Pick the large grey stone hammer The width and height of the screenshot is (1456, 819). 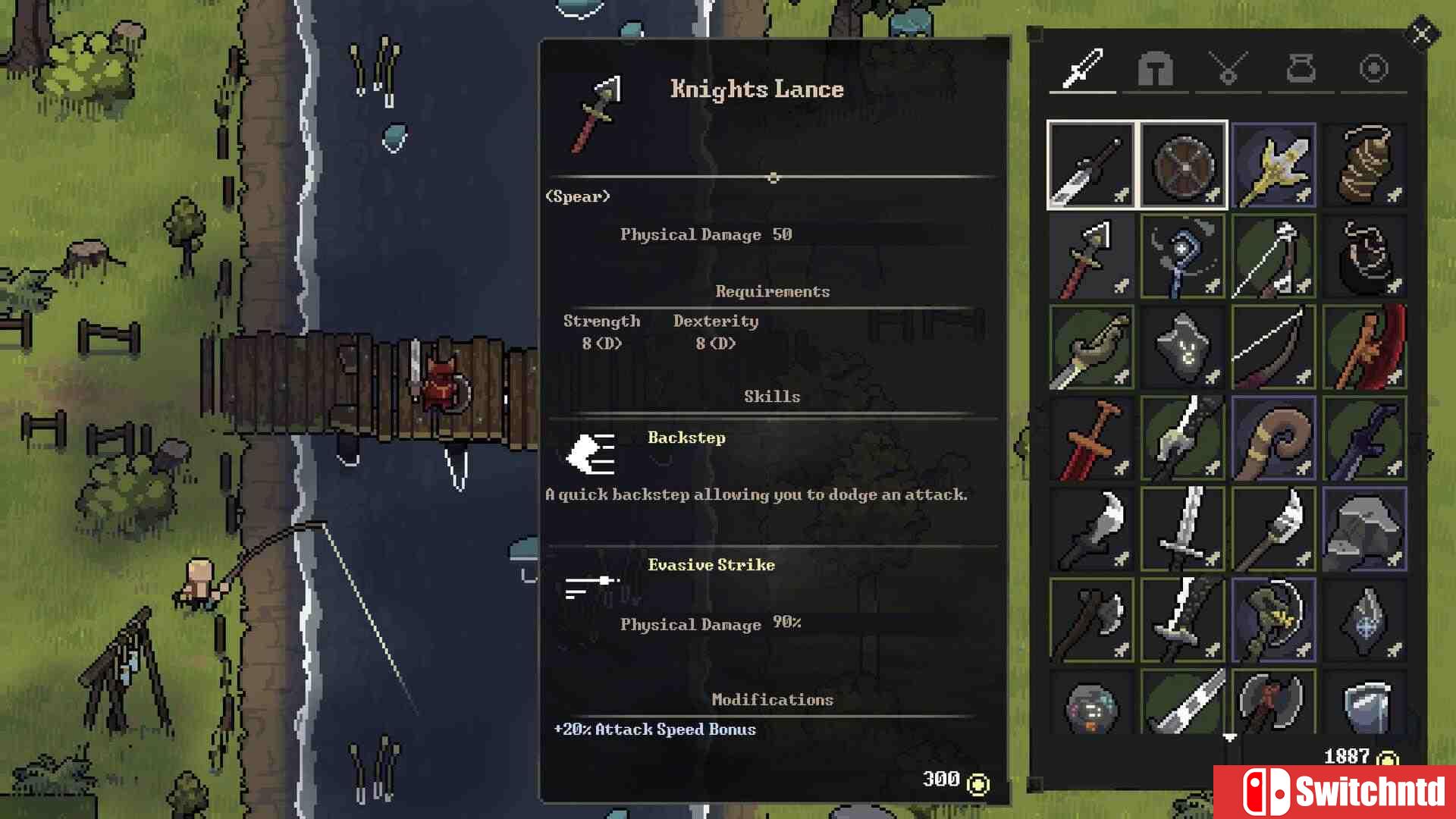point(1364,529)
